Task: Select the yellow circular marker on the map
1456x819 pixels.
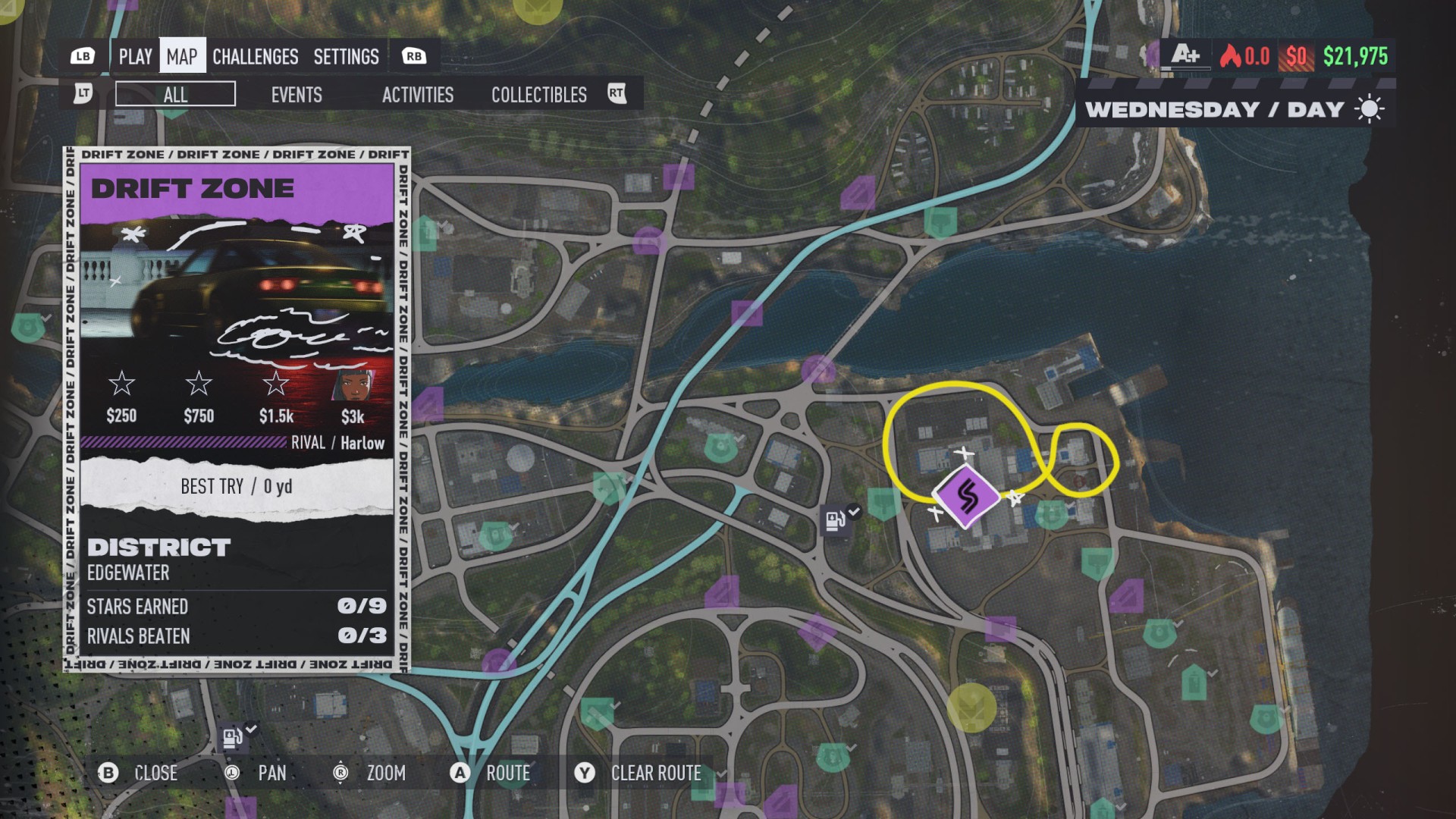Action: [x=971, y=708]
